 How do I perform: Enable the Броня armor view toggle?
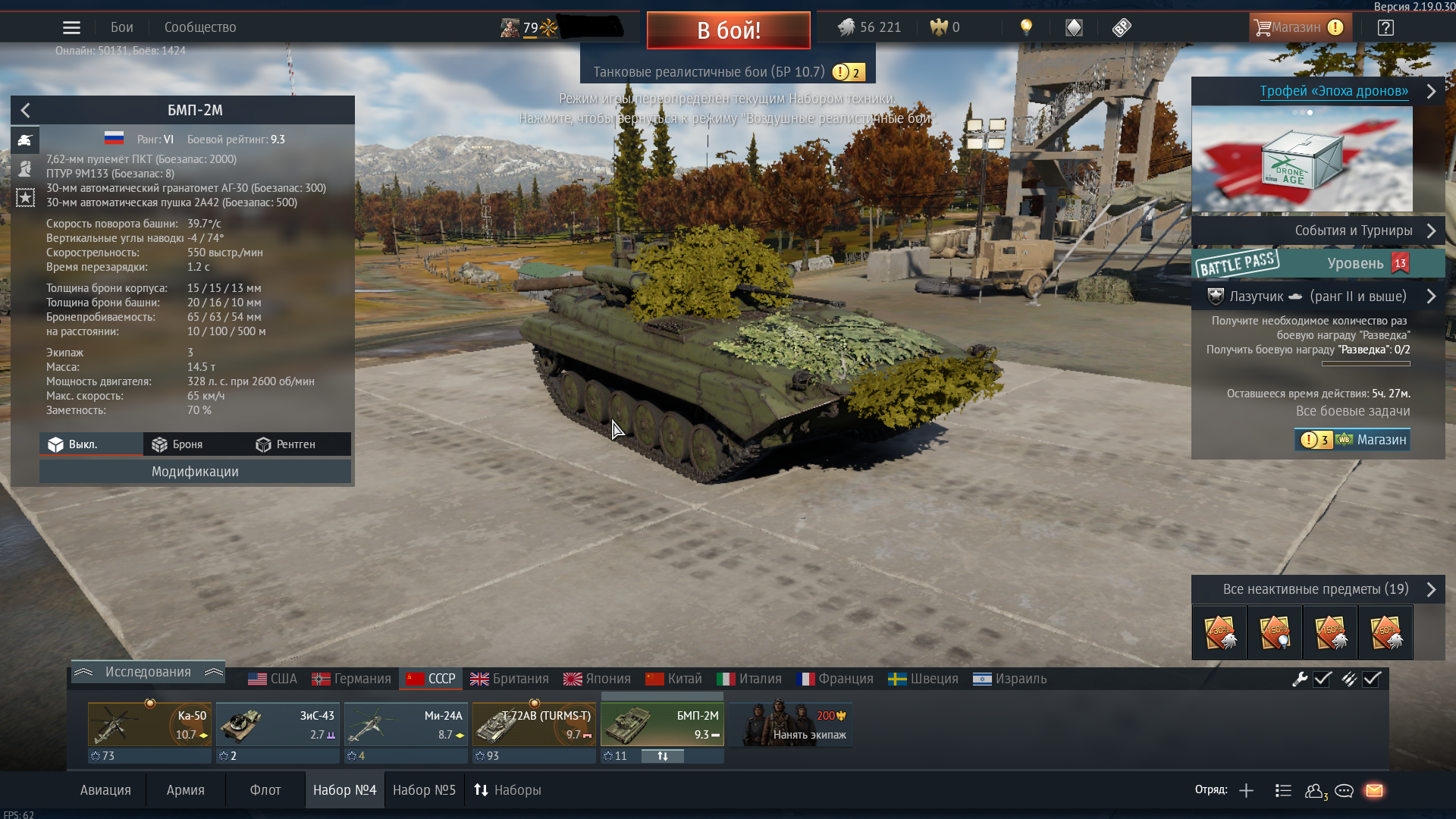pos(187,444)
